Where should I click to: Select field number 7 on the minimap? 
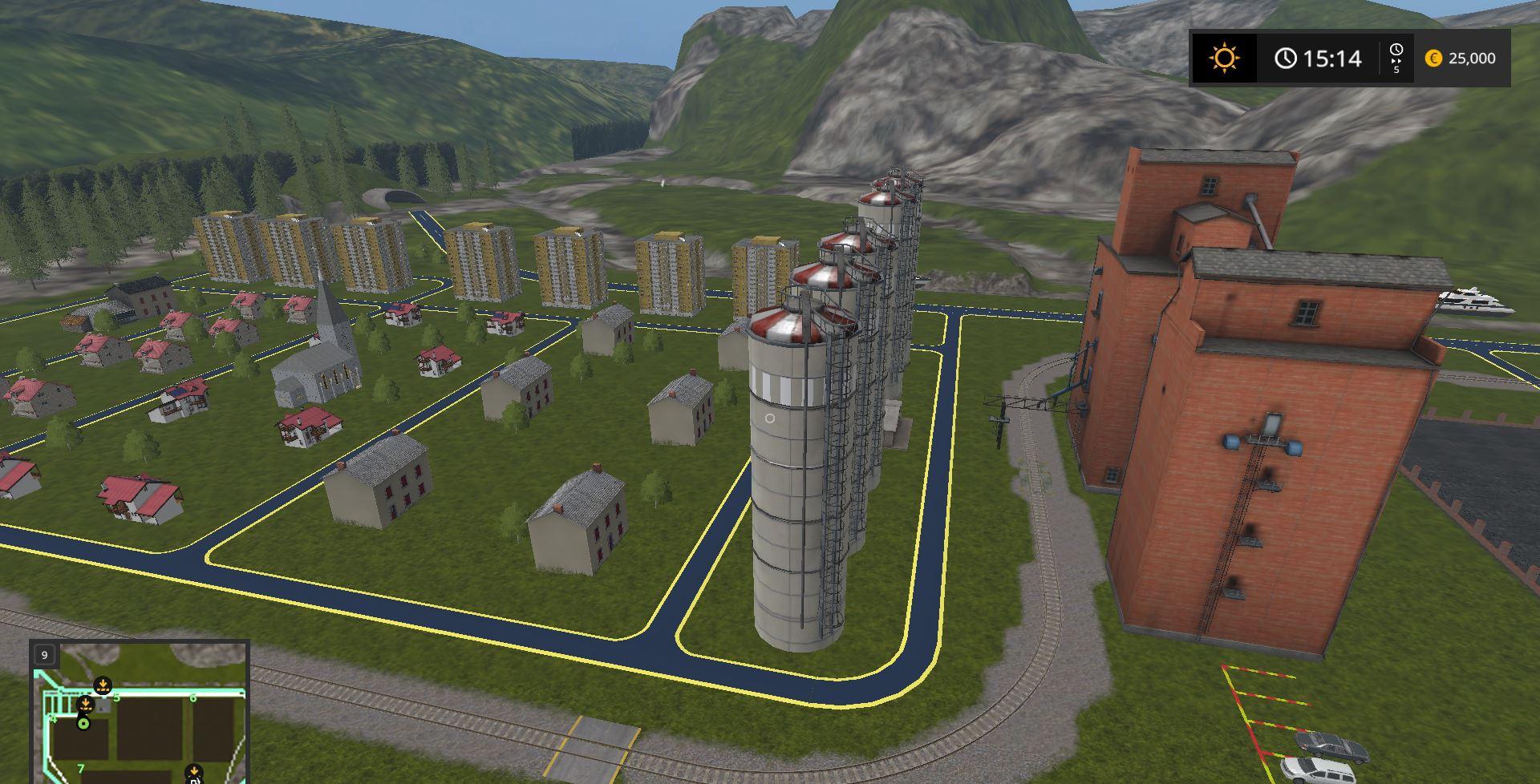(x=81, y=770)
